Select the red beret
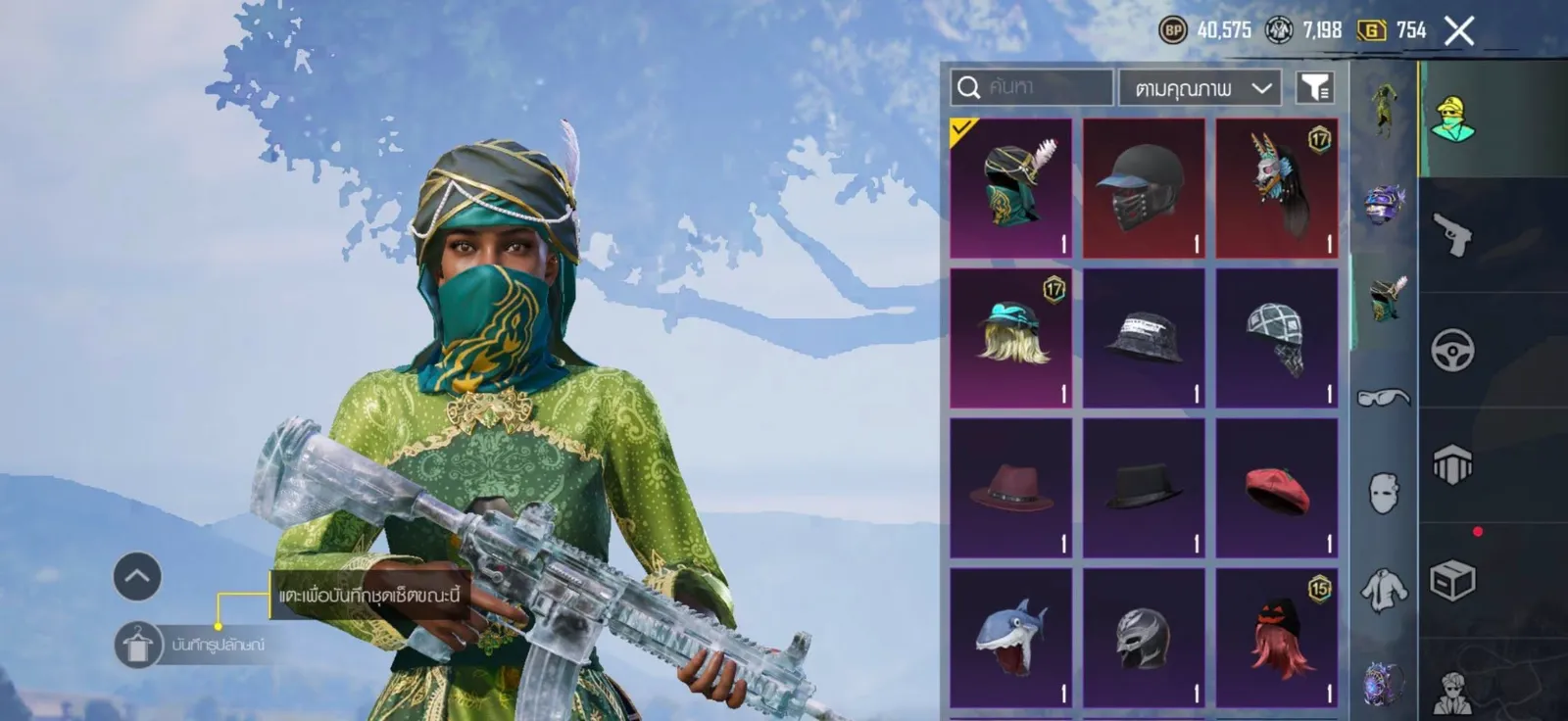This screenshot has height=721, width=1568. [1277, 488]
